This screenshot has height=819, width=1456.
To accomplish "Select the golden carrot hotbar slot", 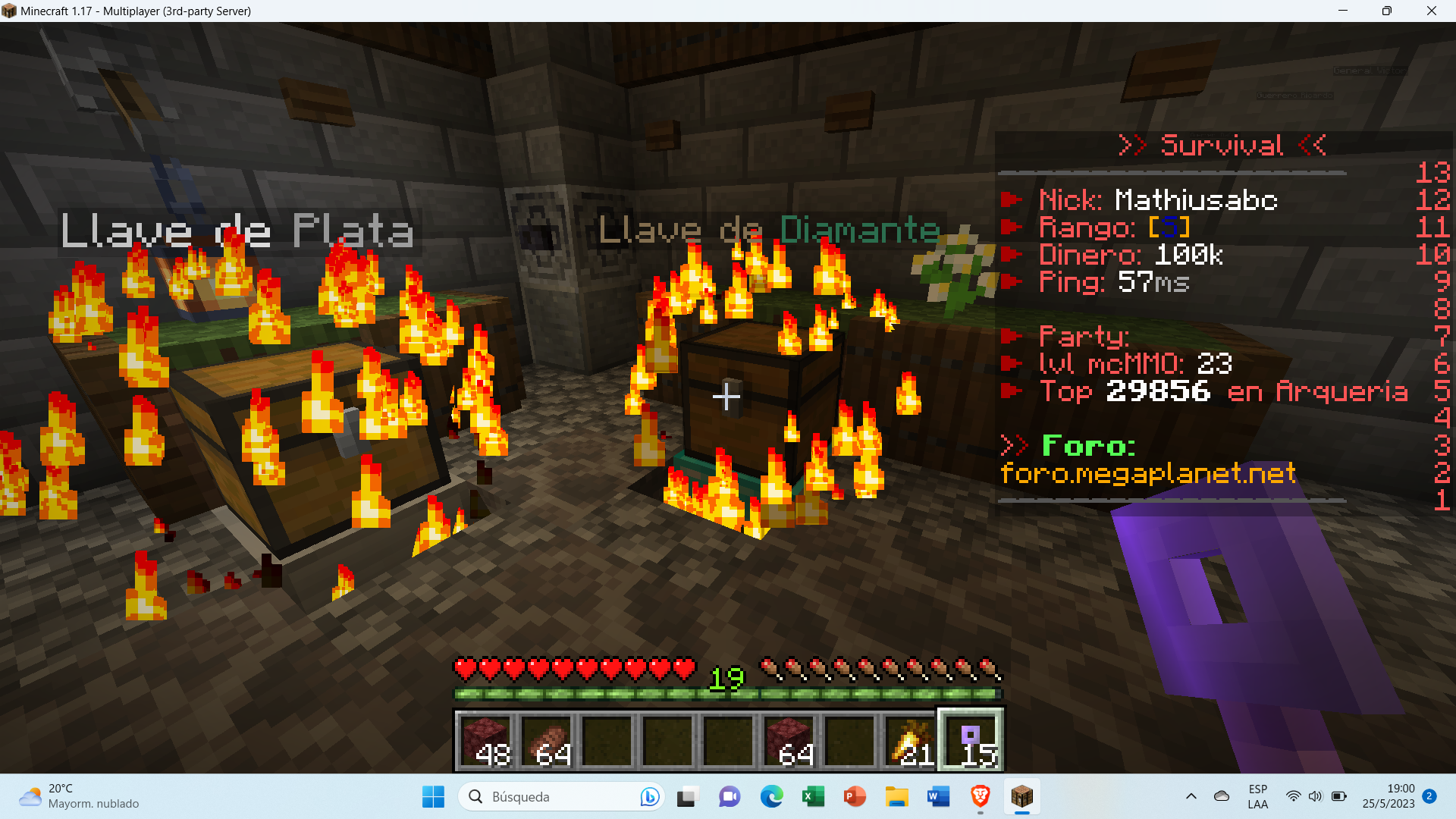I will pos(911,740).
